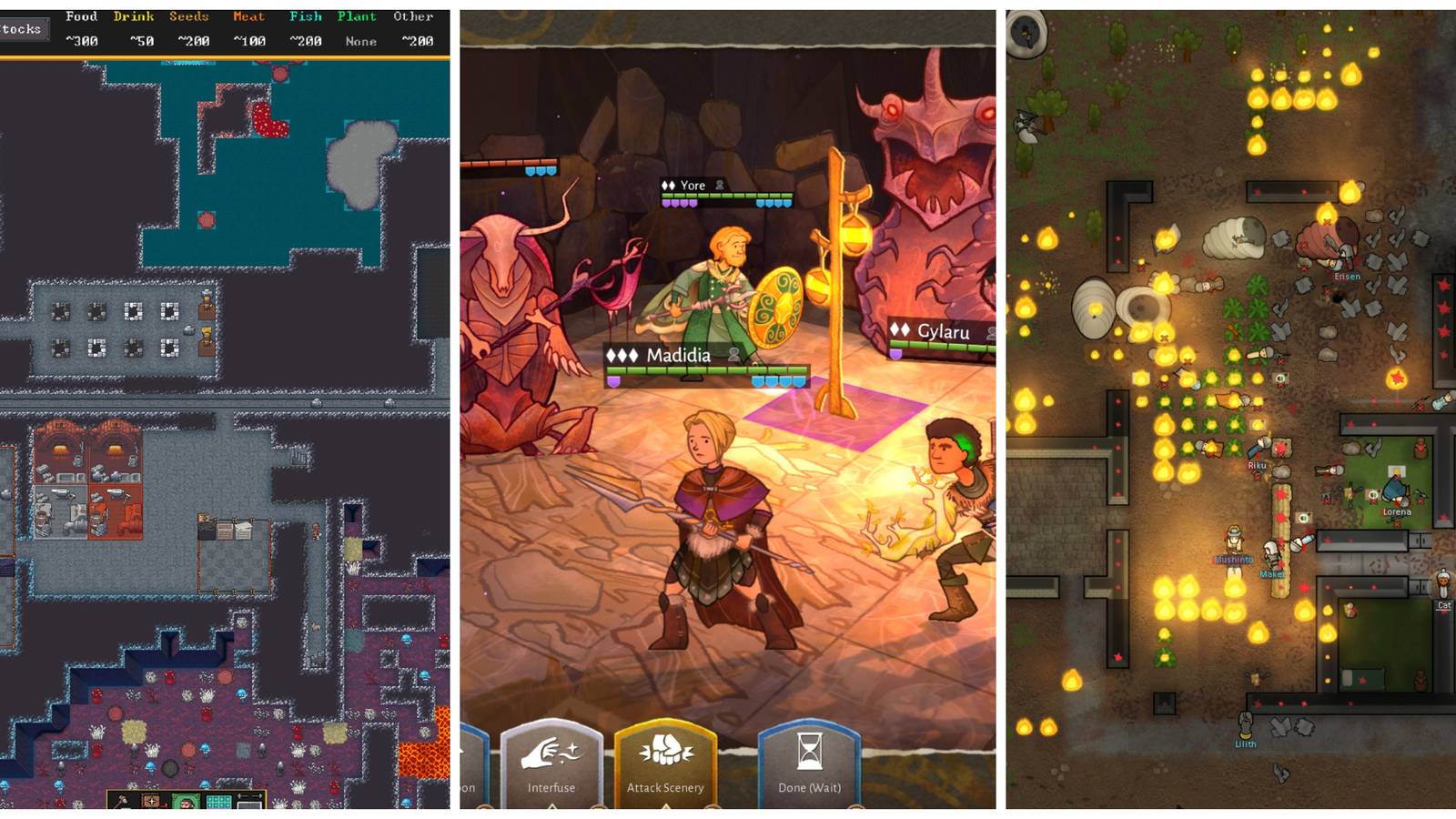Open the Stocks panel expander
Screen dimensions: 1456x819
coord(23,28)
